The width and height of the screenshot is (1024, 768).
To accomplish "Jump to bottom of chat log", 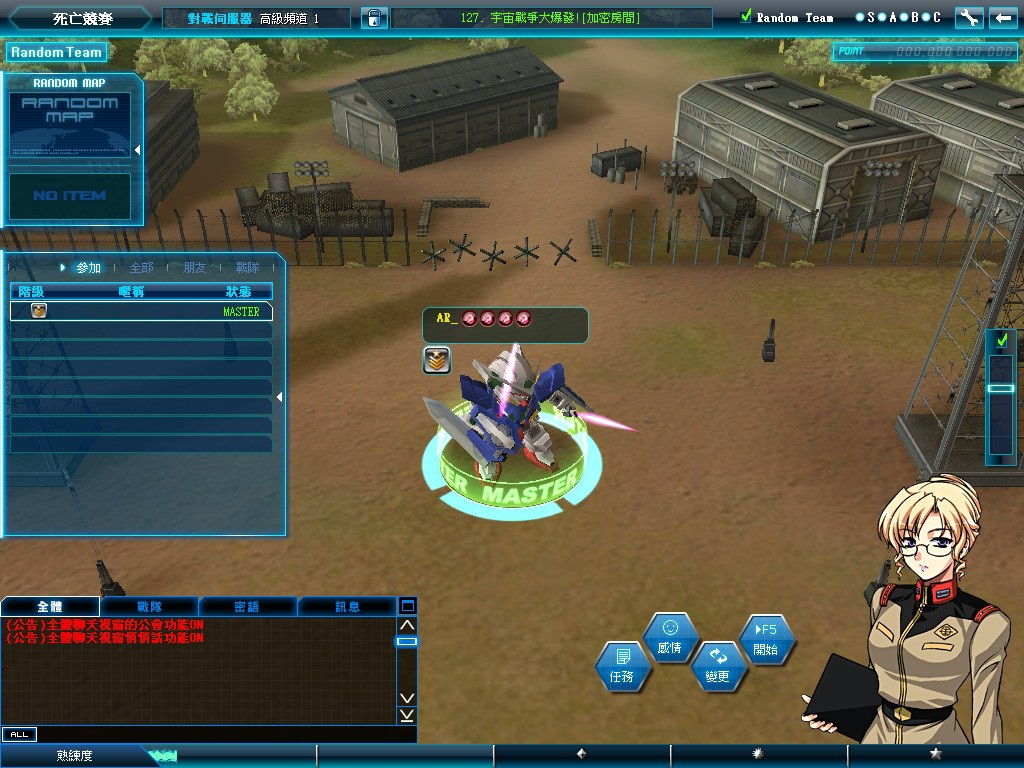I will pos(407,715).
